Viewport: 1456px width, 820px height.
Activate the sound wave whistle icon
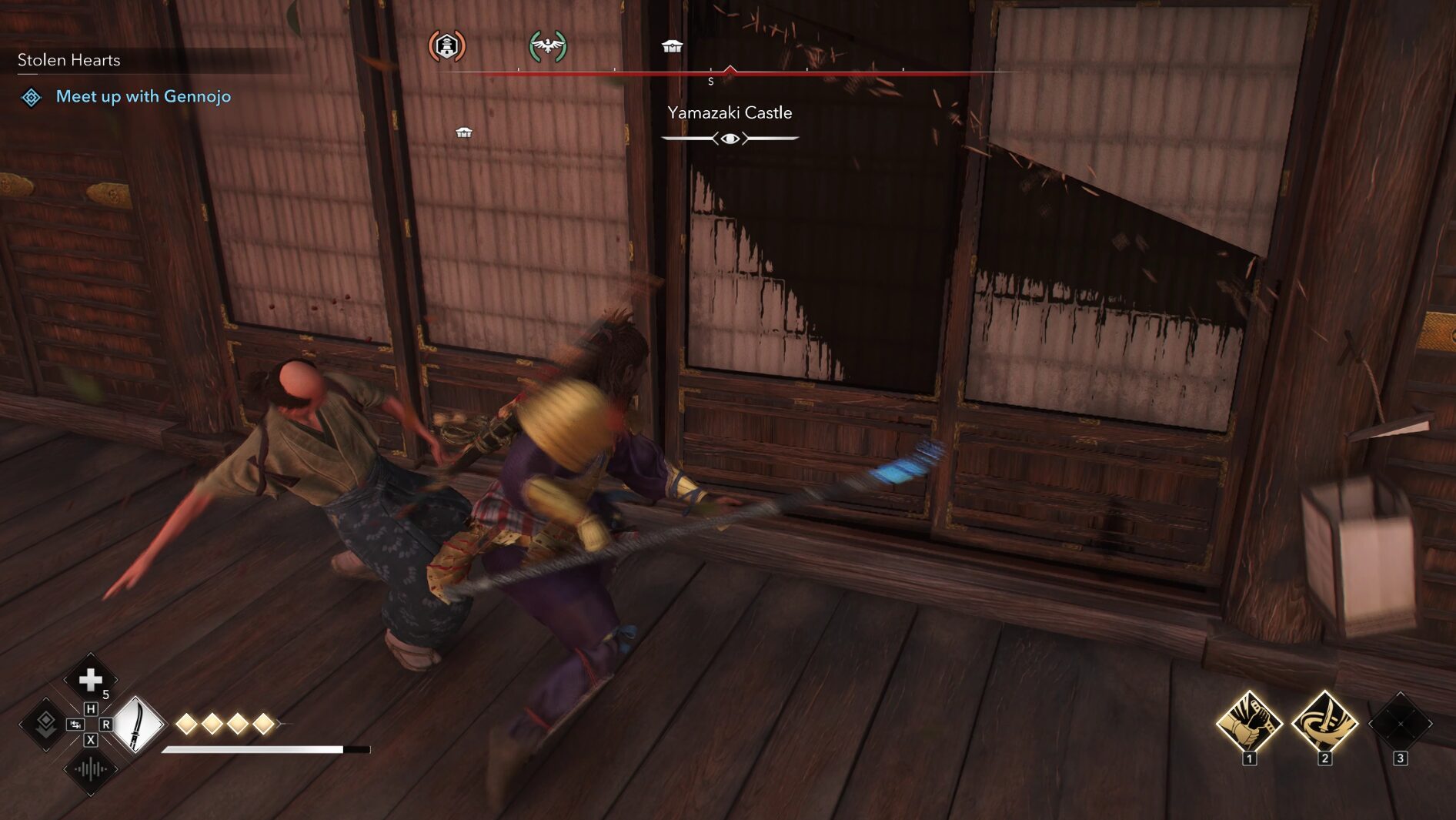(x=91, y=768)
